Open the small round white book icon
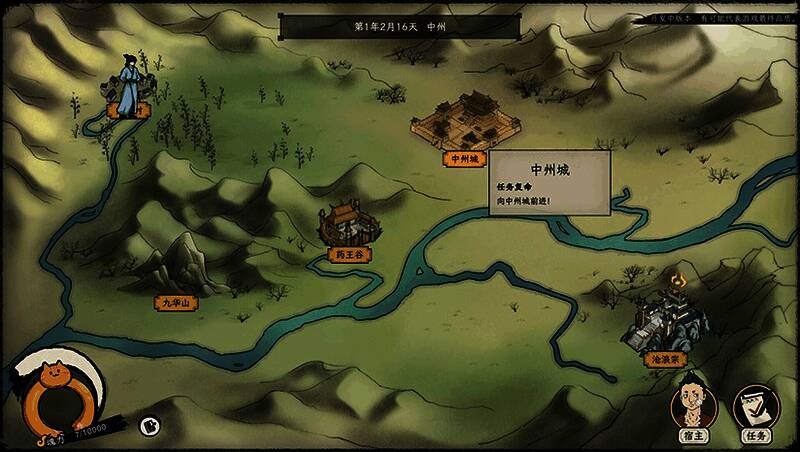The width and height of the screenshot is (800, 452). [x=148, y=425]
